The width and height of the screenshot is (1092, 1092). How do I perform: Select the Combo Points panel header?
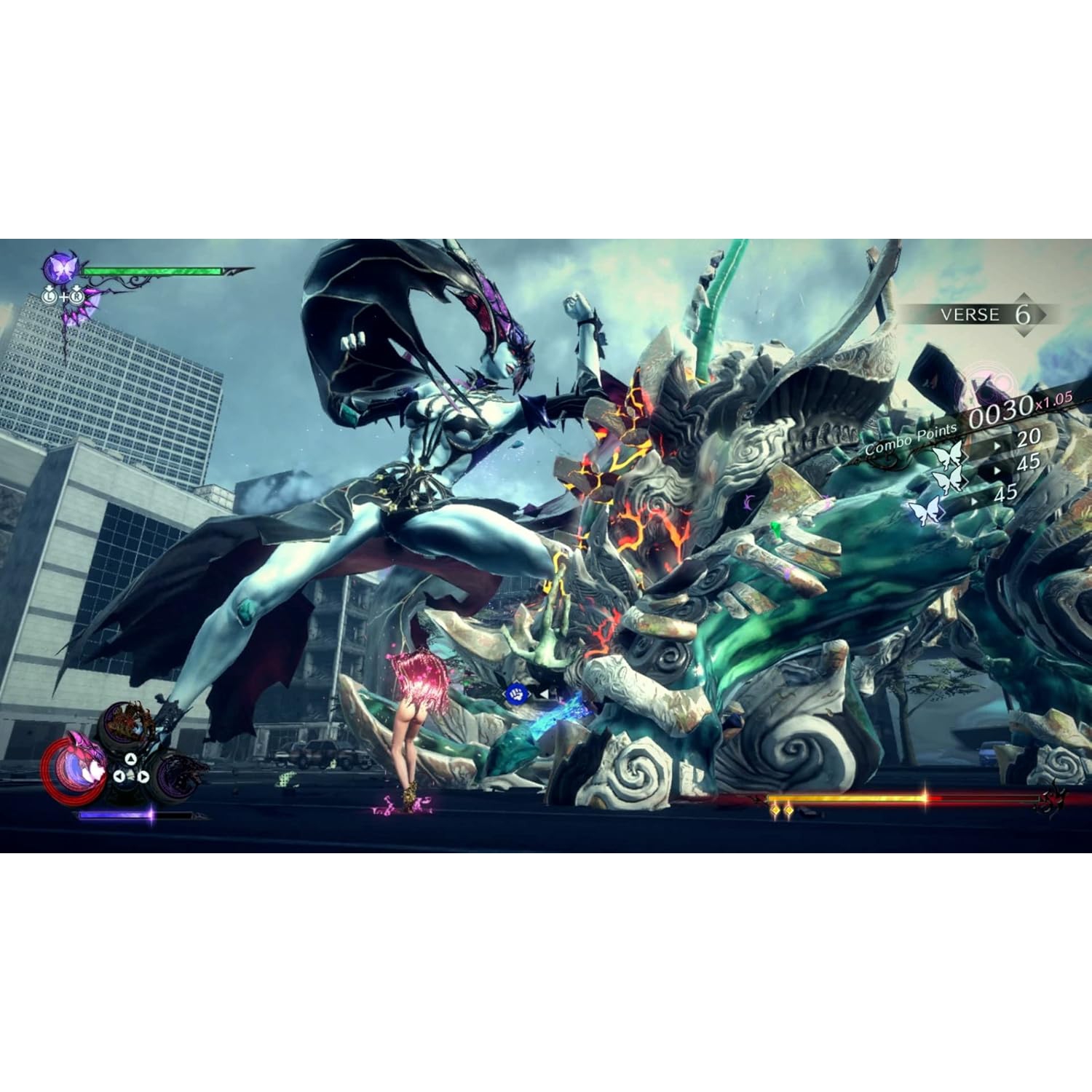point(910,440)
